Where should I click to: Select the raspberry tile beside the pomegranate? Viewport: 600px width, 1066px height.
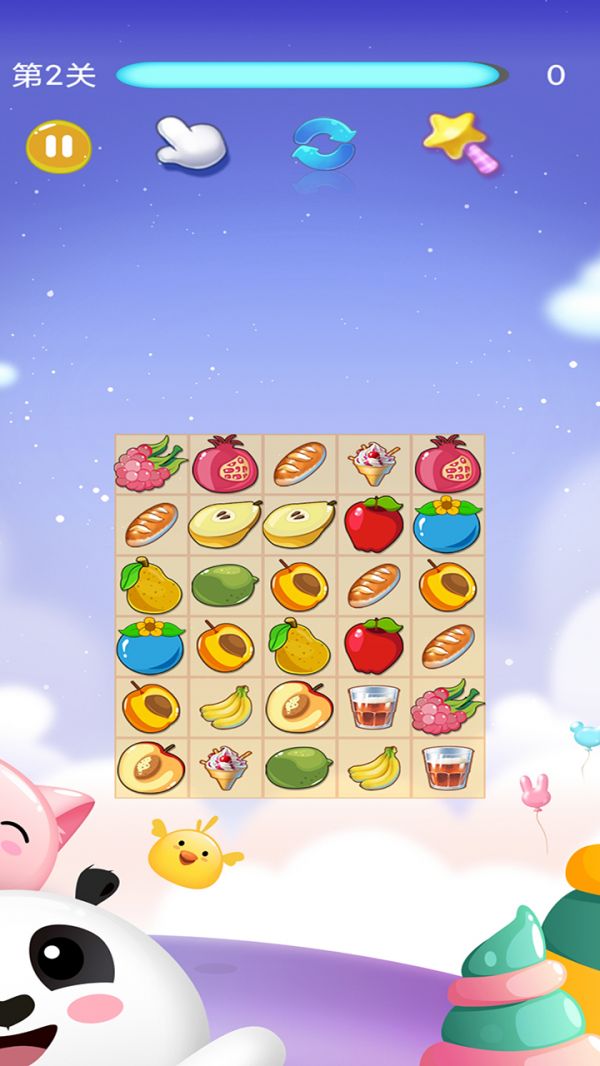click(x=150, y=464)
